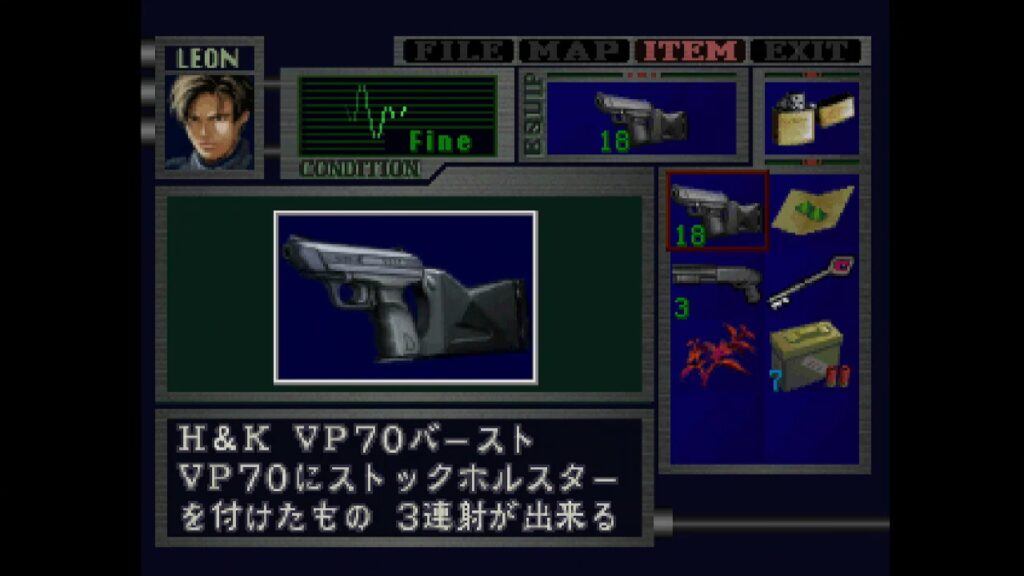Choose EXIT to close the inventory

pos(806,51)
